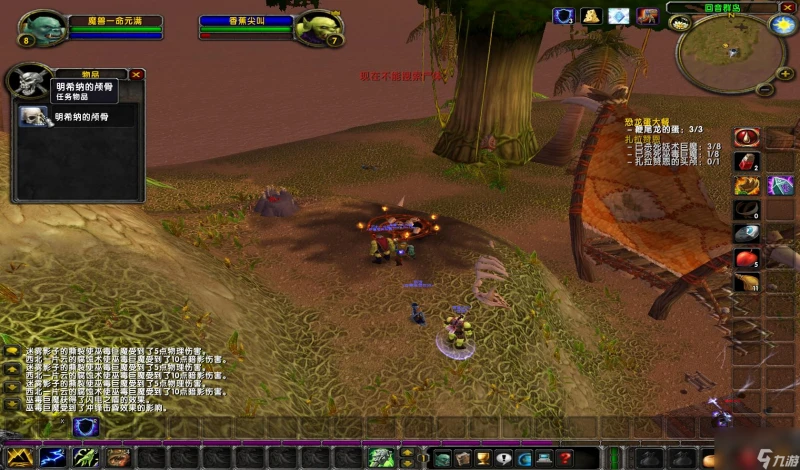Select the player orc portrait

[42, 29]
